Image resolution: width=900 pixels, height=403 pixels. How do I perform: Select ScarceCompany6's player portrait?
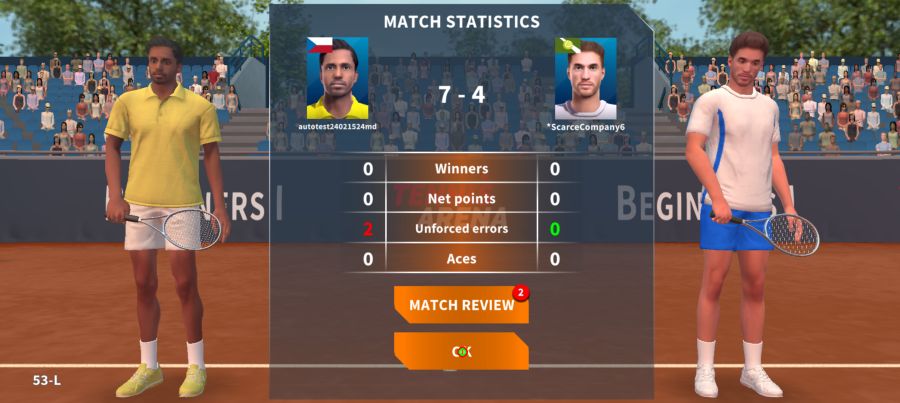coord(585,80)
